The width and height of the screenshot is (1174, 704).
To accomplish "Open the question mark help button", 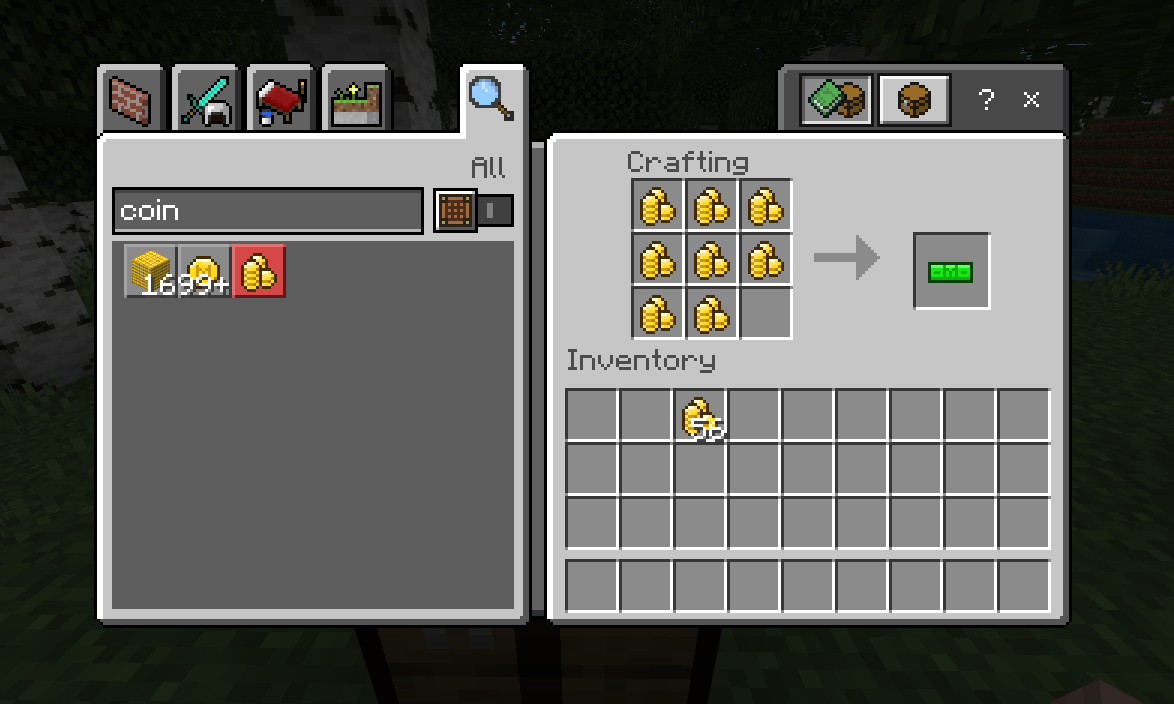I will [986, 100].
